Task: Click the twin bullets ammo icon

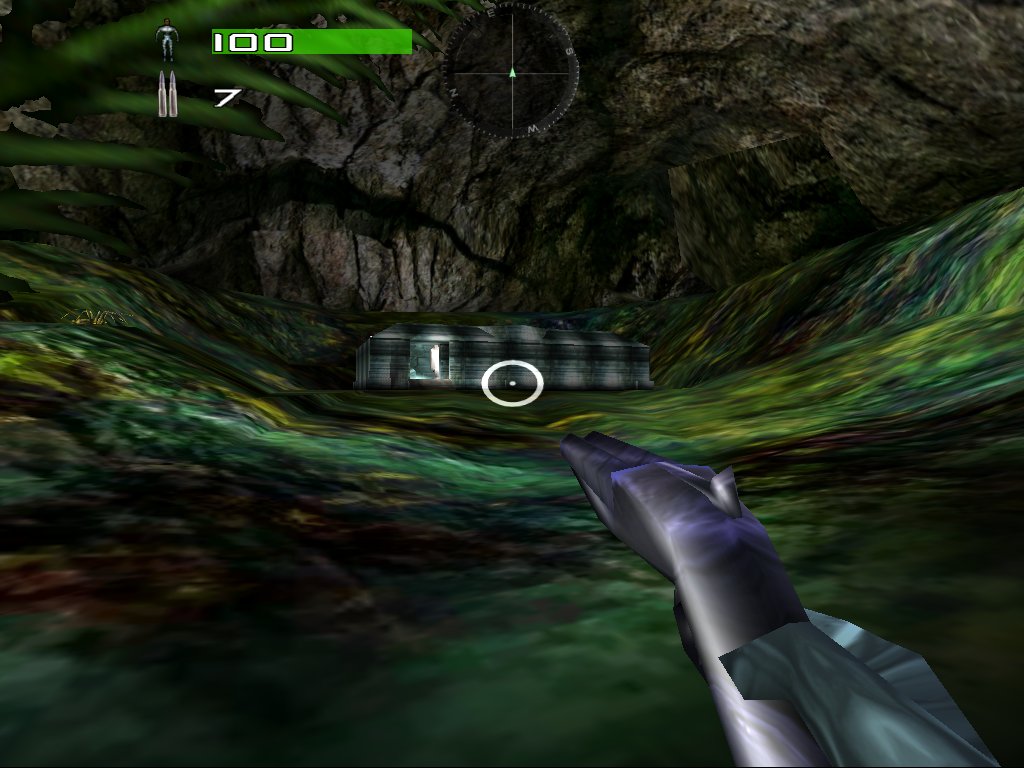Action: [x=167, y=95]
